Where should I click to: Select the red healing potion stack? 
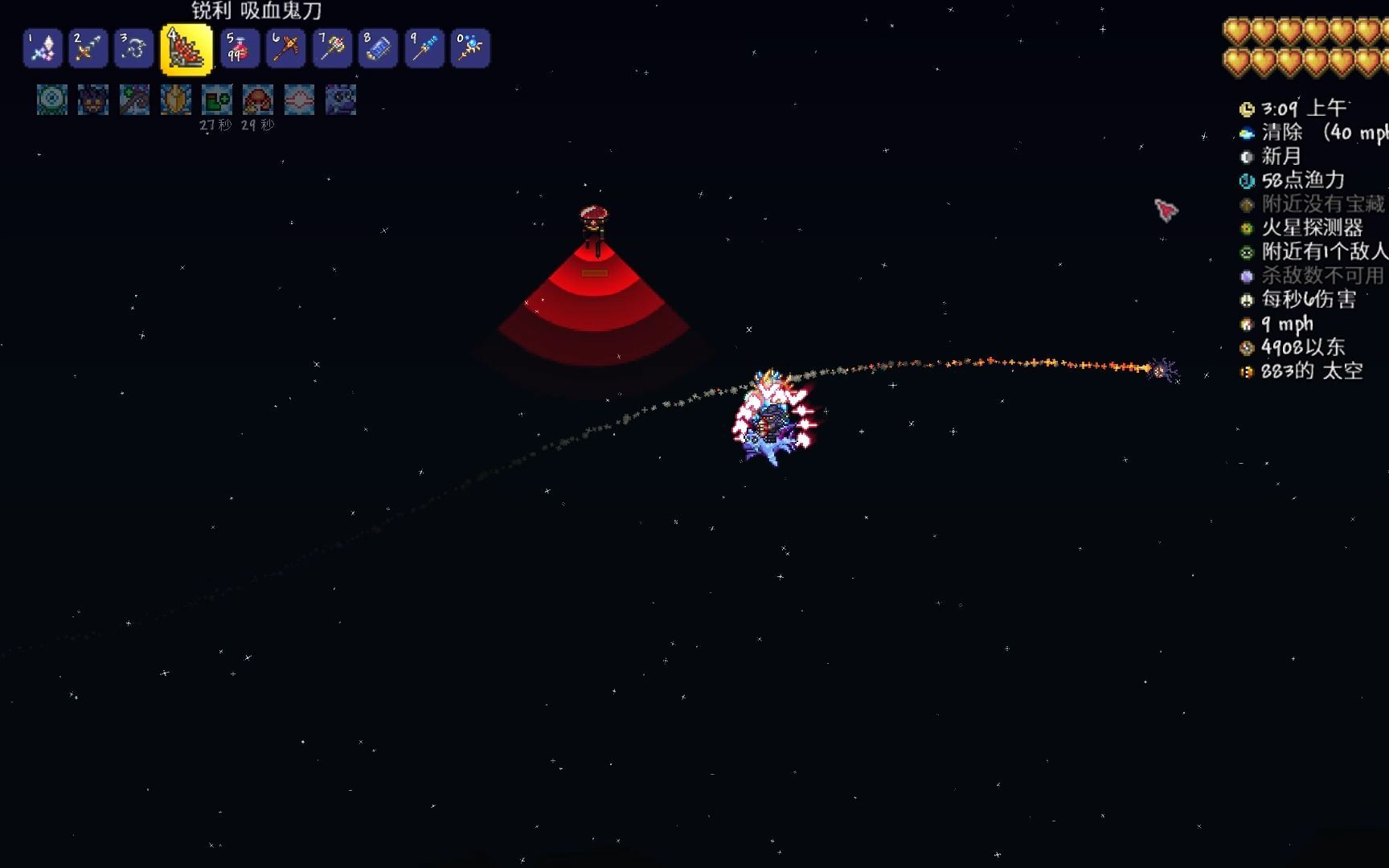240,48
